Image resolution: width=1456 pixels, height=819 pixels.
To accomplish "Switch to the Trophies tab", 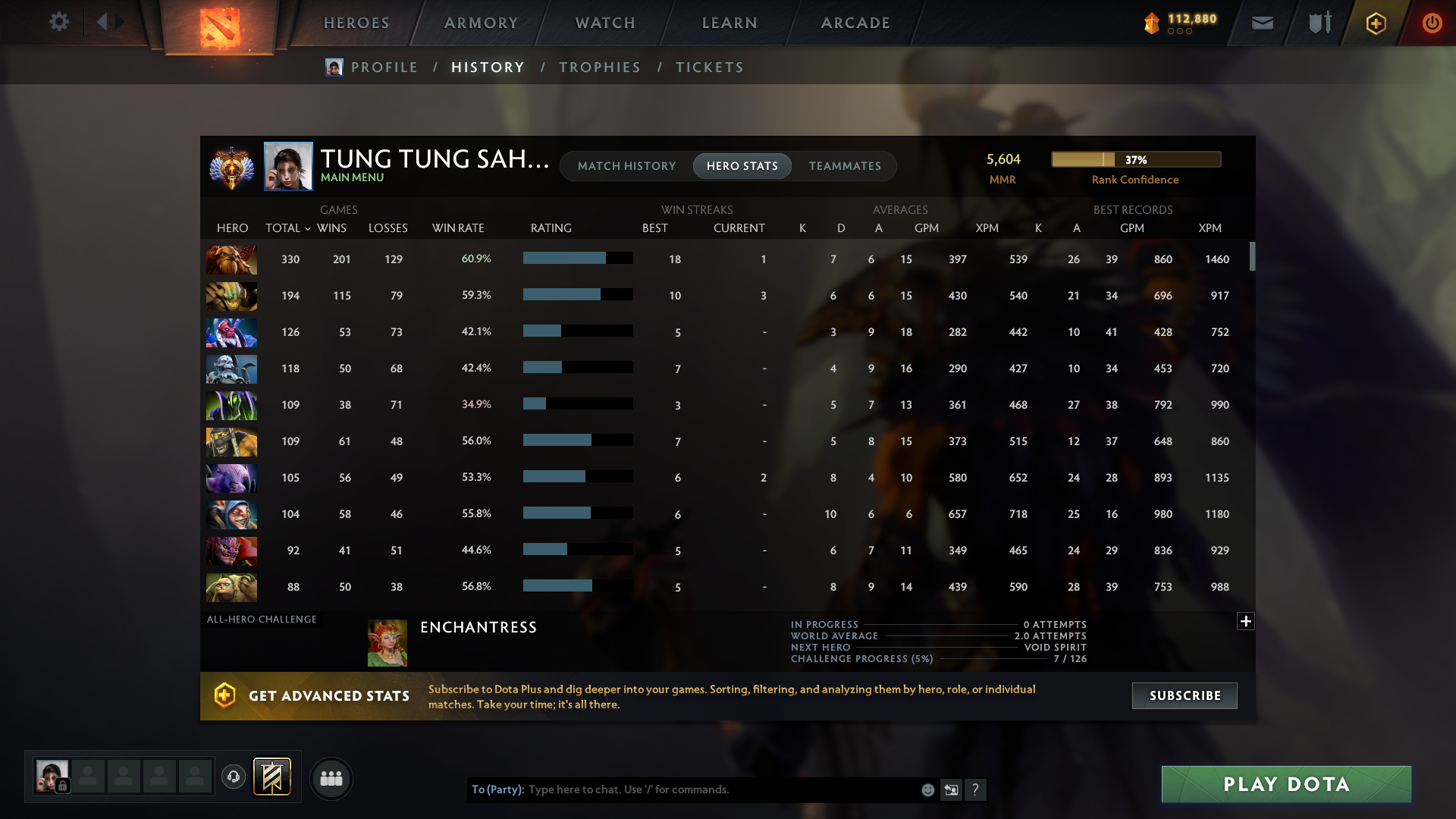I will 599,67.
